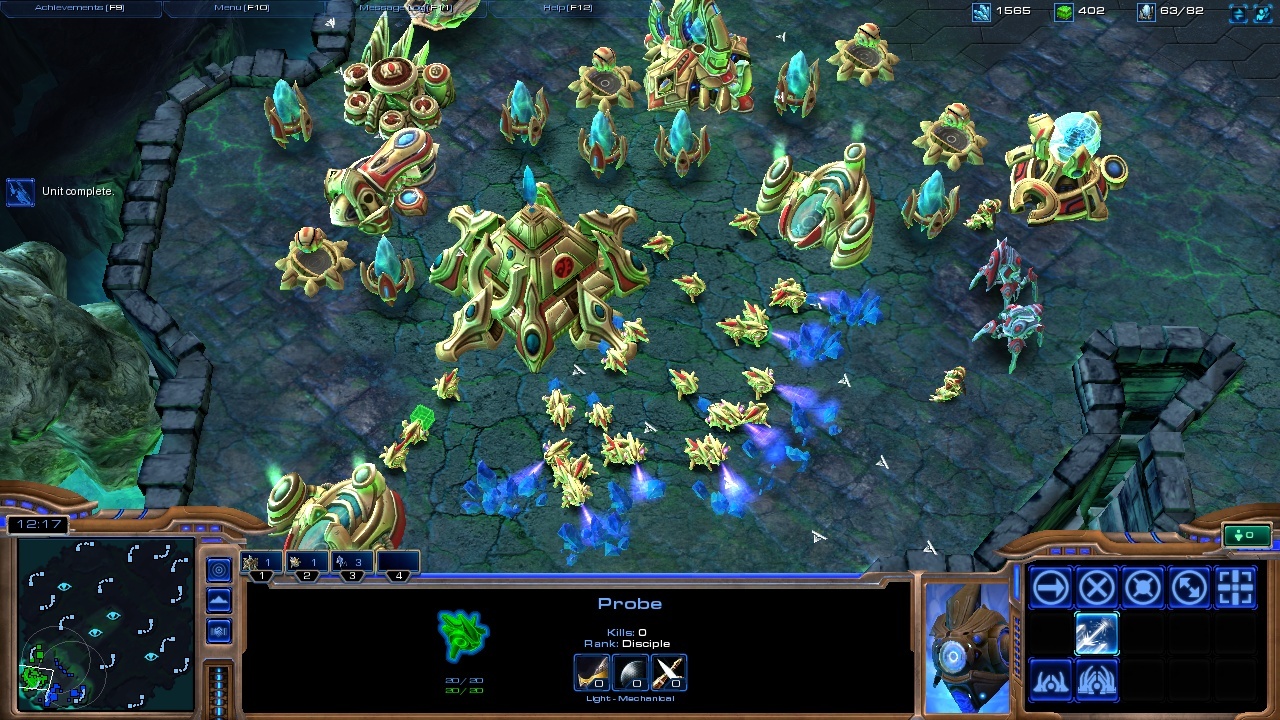Toggle minimap terrain display
Image resolution: width=1280 pixels, height=720 pixels.
pos(219,601)
